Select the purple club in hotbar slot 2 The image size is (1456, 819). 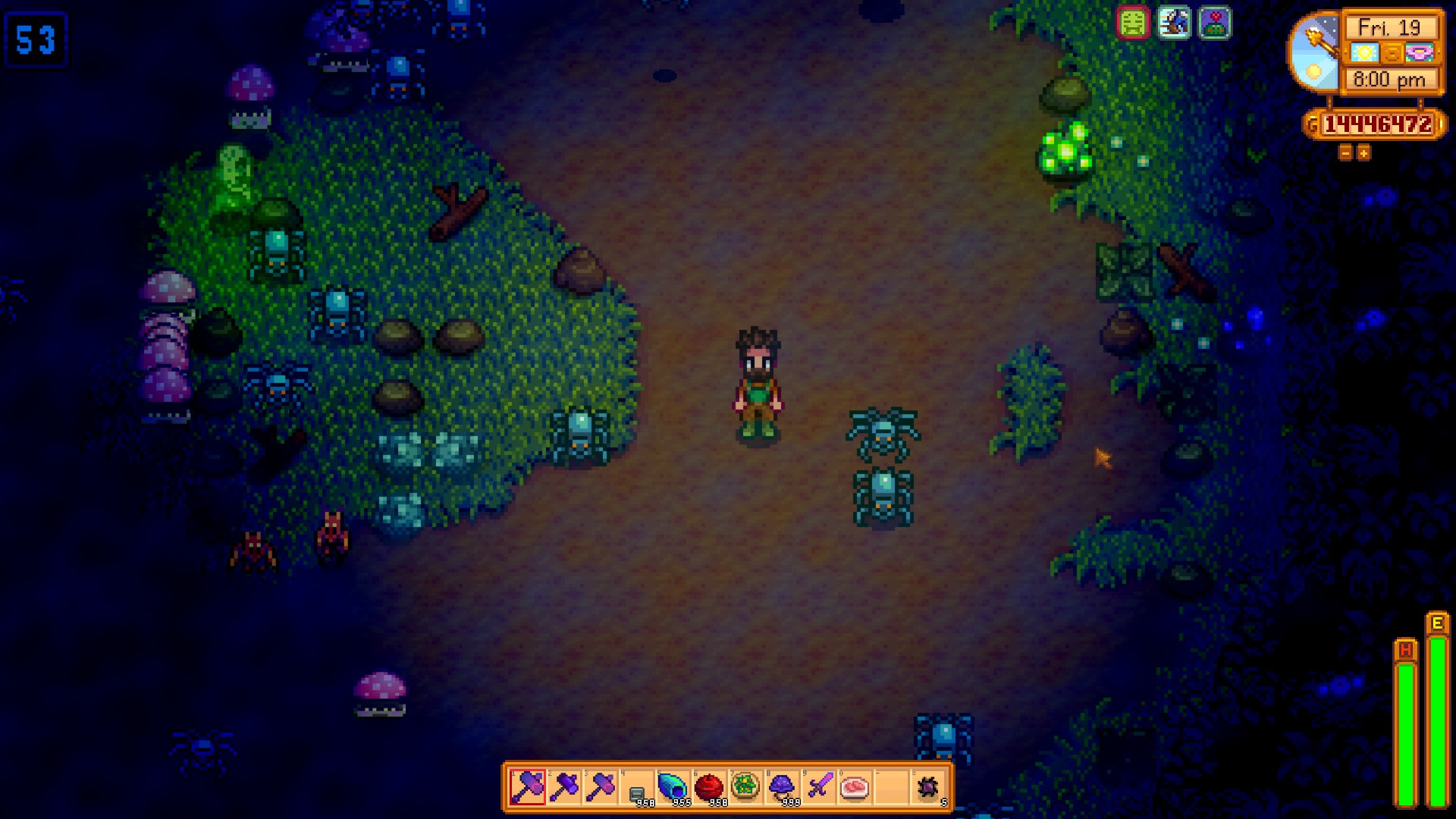point(563,789)
